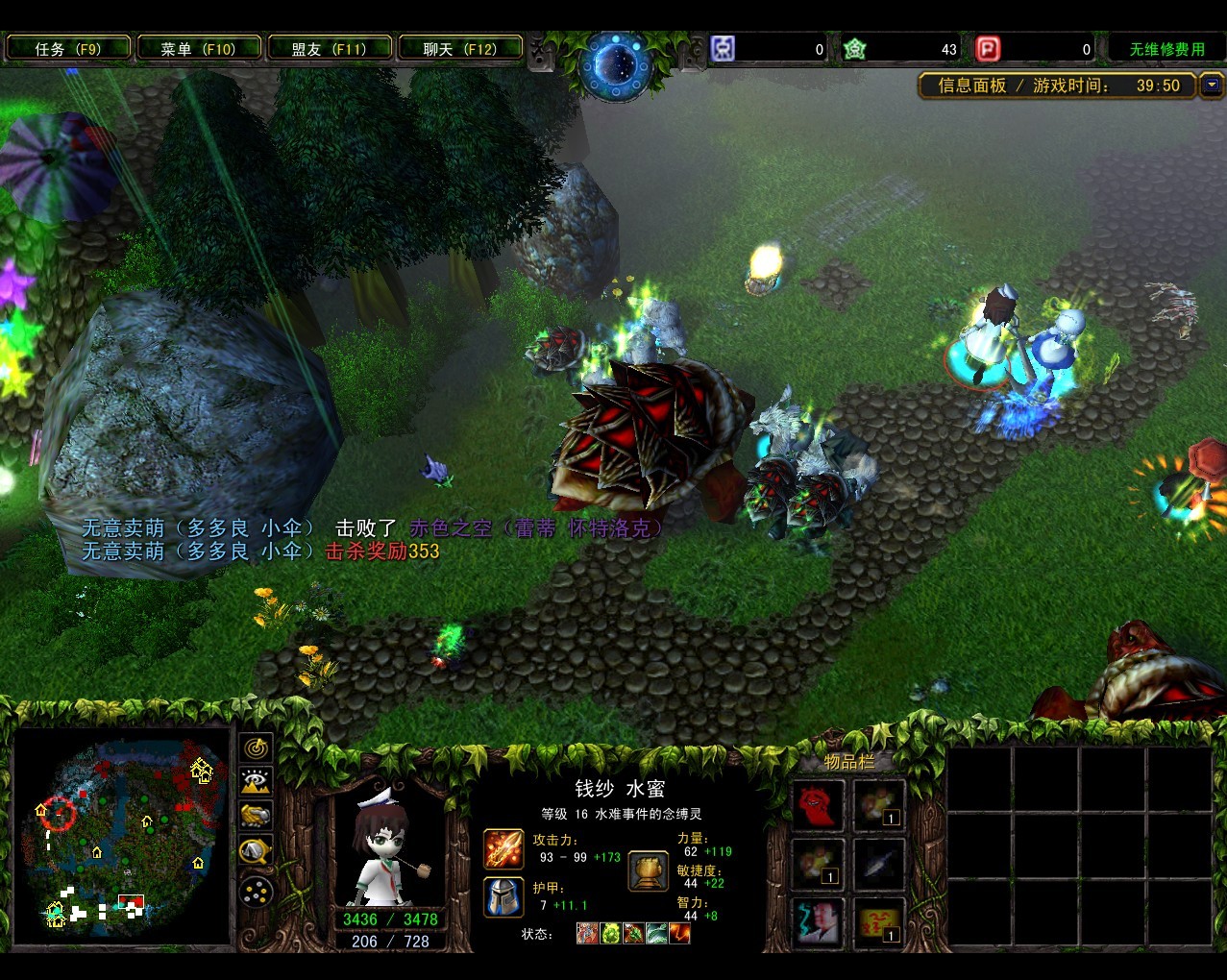Click the day-night clock orb
Screen dimensions: 1227x980
[x=615, y=64]
